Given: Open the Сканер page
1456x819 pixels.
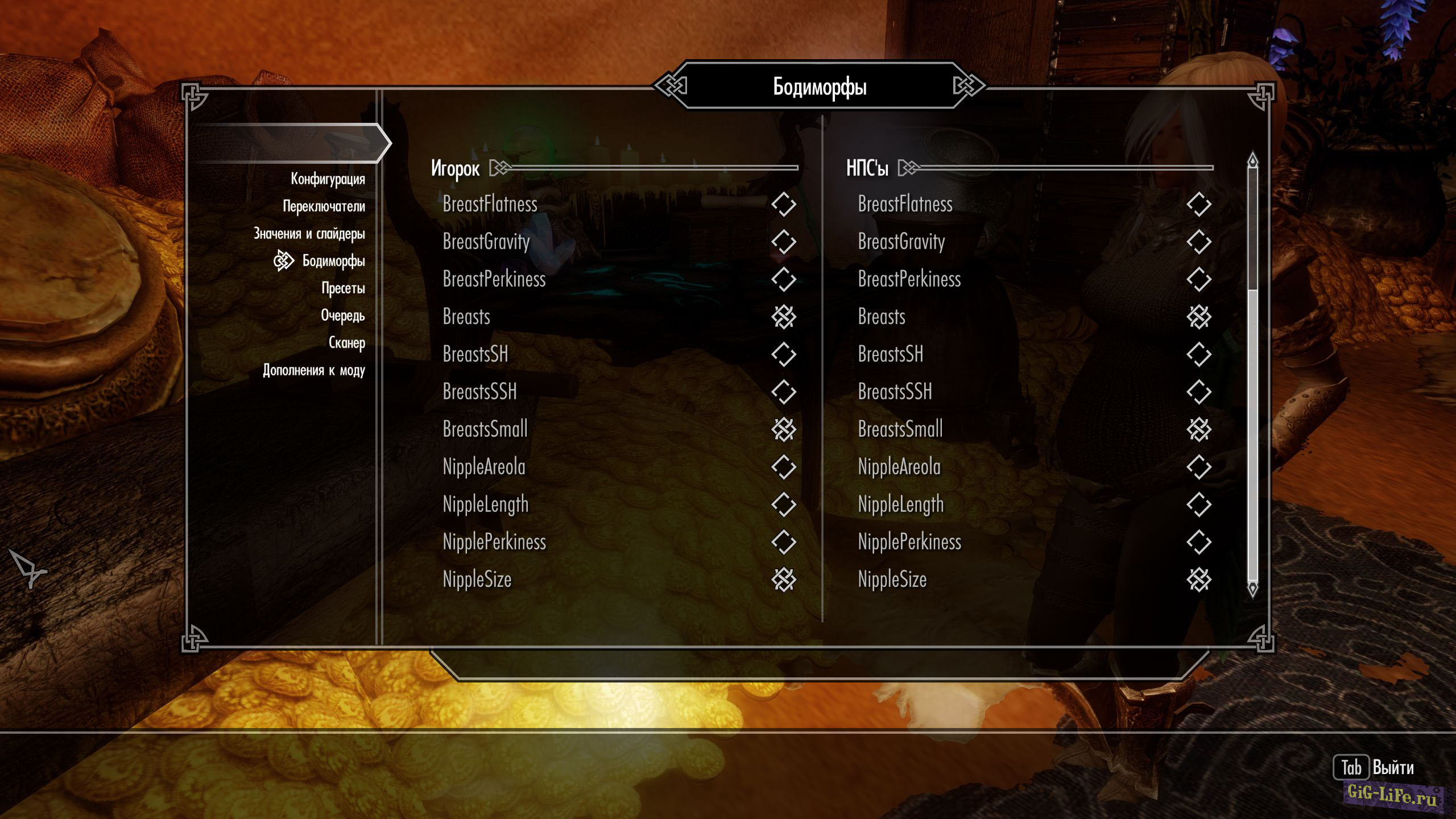Looking at the screenshot, I should point(346,343).
